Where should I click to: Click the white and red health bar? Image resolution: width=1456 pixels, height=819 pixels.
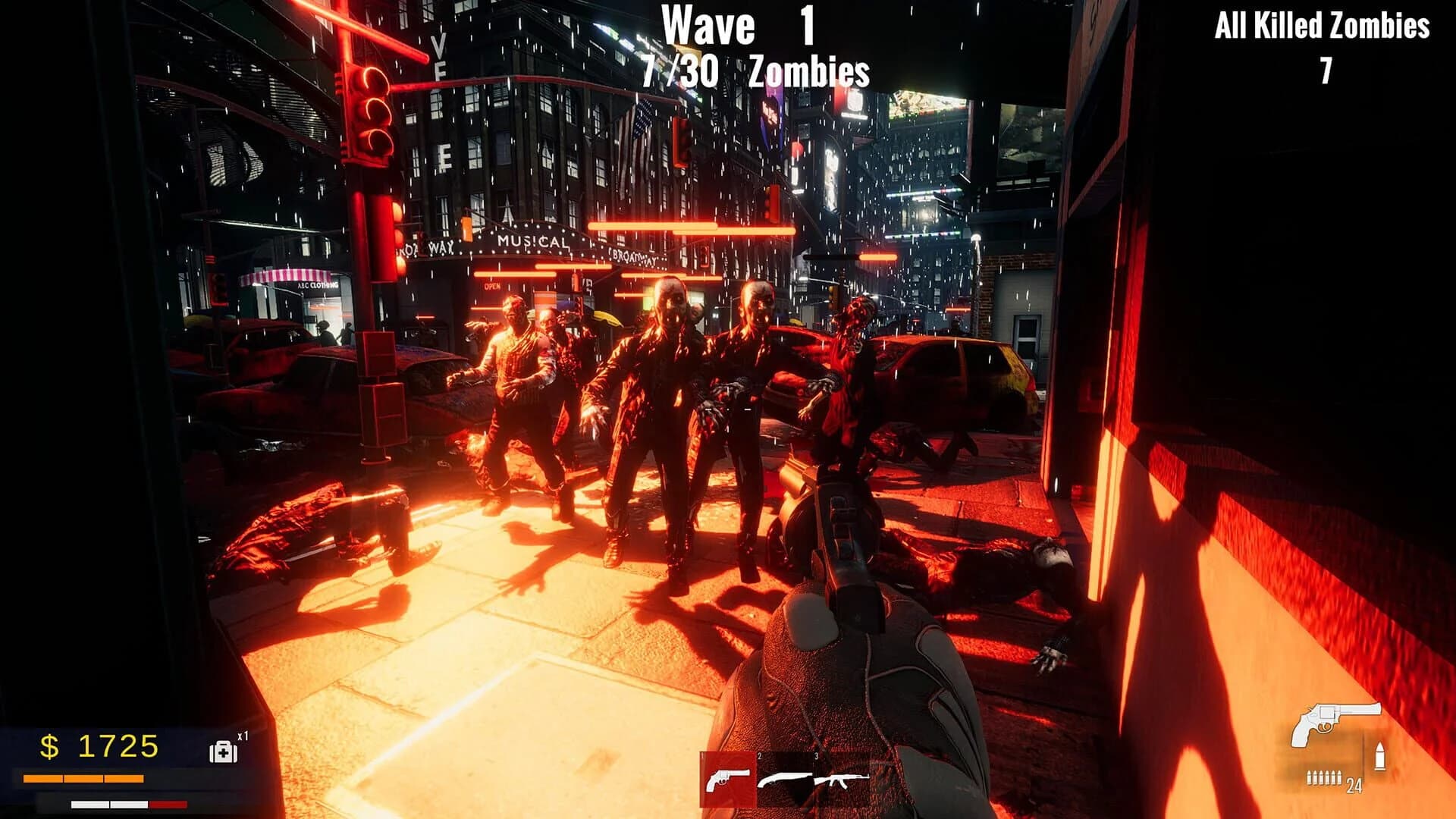pos(127,804)
